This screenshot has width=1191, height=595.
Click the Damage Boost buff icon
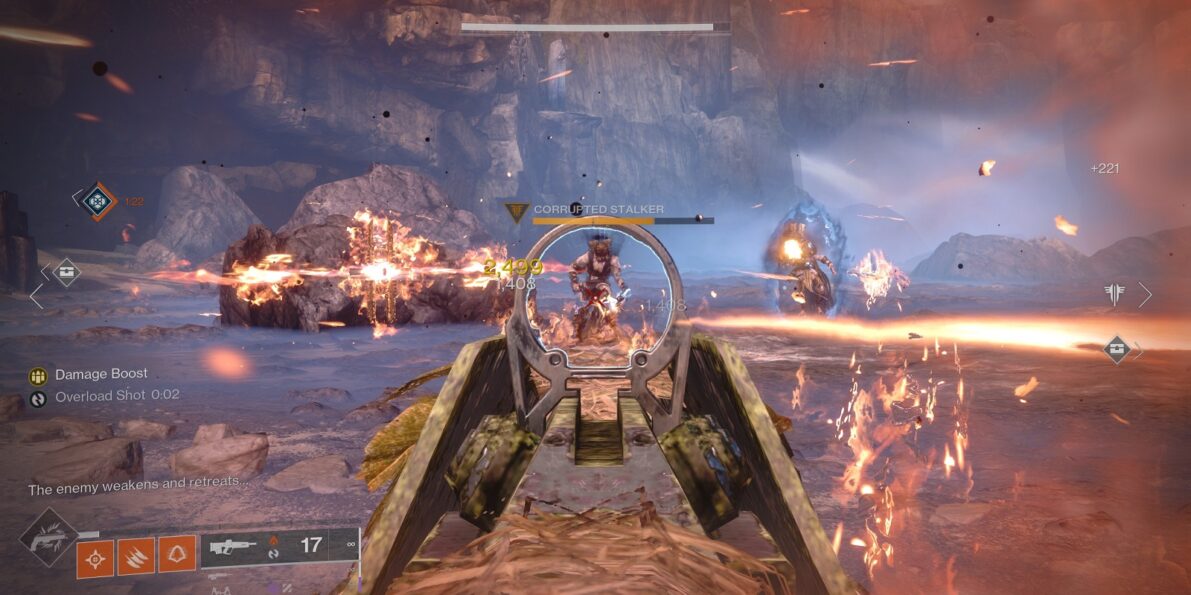click(x=38, y=375)
